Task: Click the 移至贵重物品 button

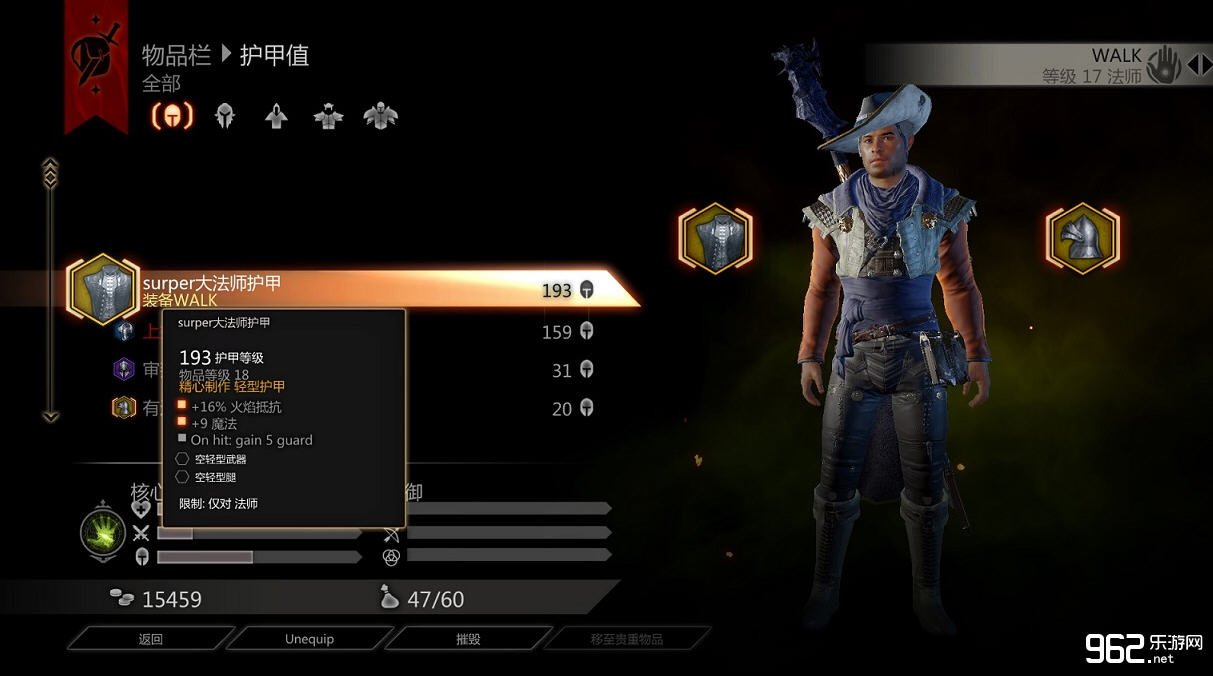Action: tap(626, 639)
